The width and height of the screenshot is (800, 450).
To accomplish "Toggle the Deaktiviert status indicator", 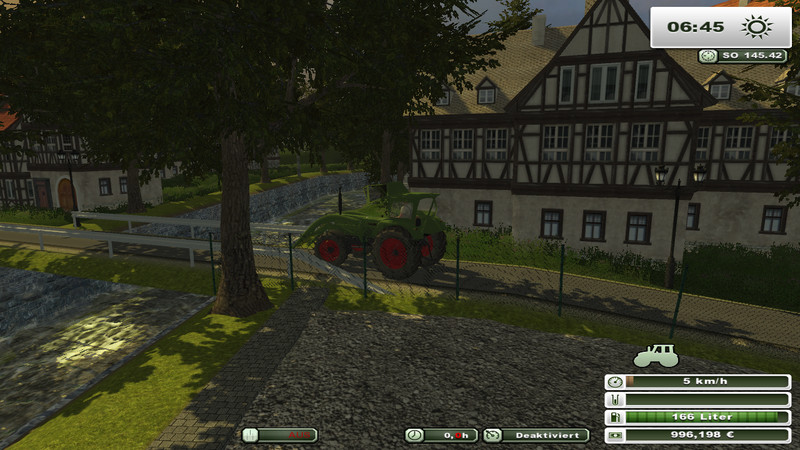I will click(x=537, y=435).
